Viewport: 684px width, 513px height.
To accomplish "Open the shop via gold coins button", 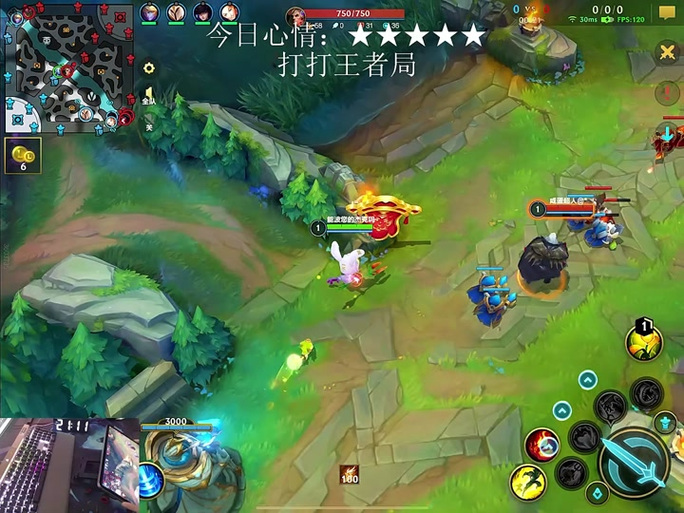I will point(22,156).
